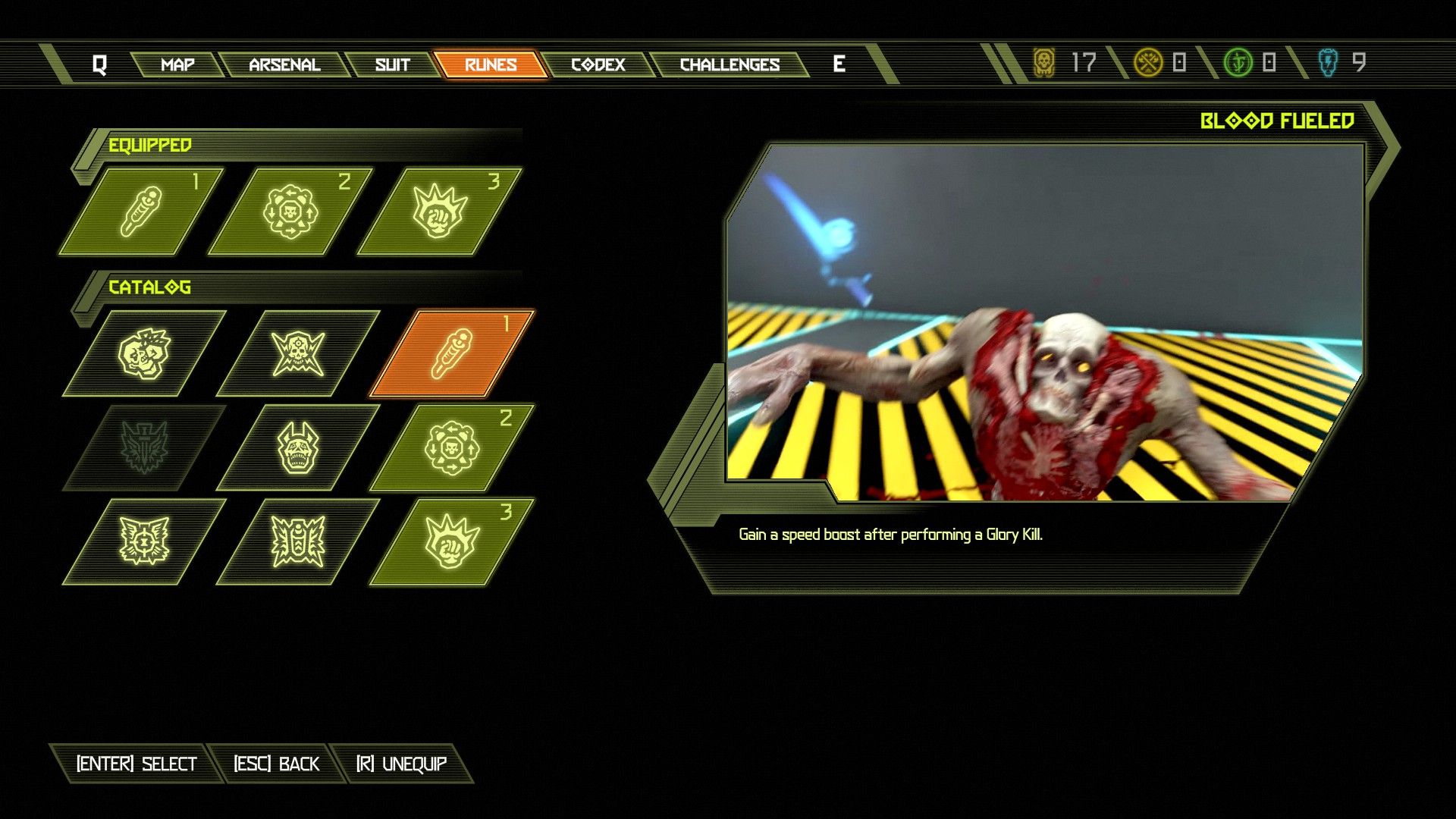Switch to the Map tab

coord(177,64)
